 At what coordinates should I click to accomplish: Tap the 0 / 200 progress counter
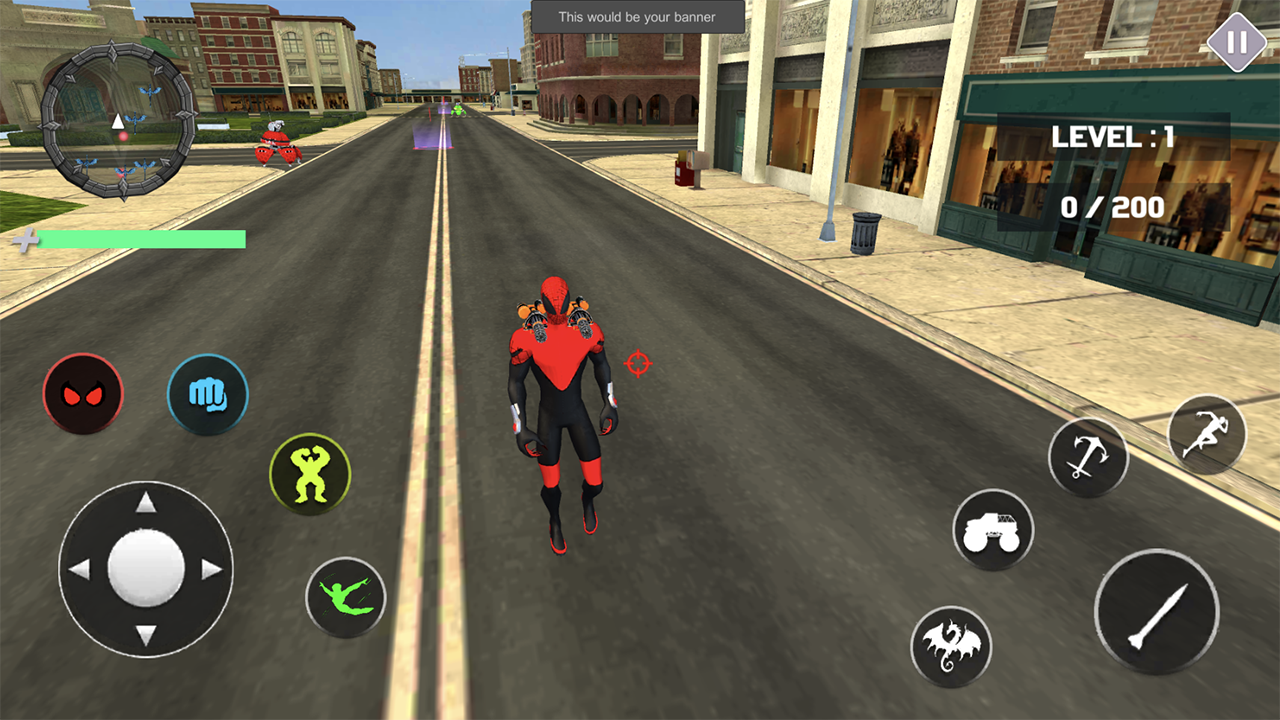[x=1110, y=208]
